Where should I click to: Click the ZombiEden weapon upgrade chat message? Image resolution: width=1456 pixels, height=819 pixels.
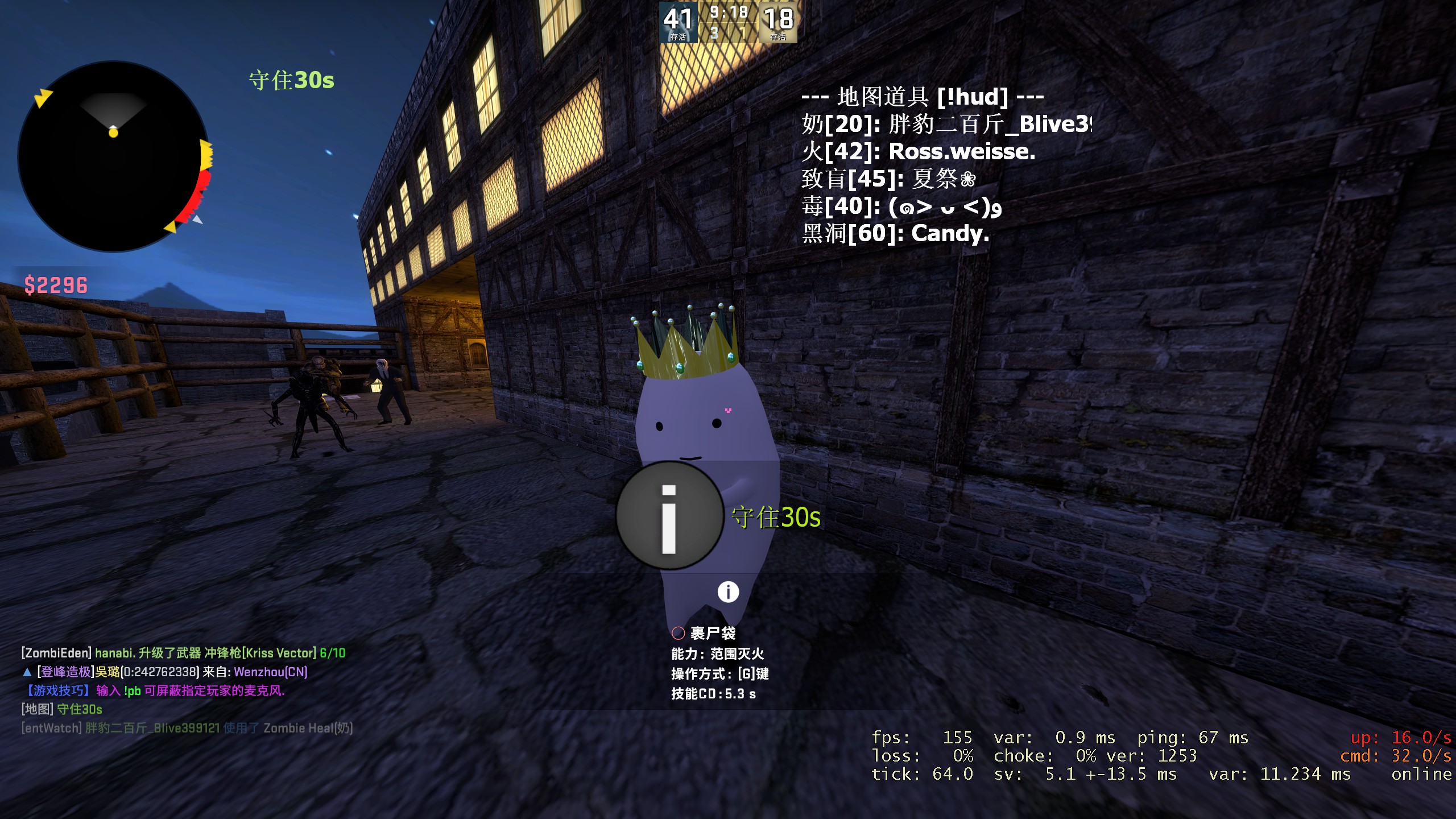[183, 653]
